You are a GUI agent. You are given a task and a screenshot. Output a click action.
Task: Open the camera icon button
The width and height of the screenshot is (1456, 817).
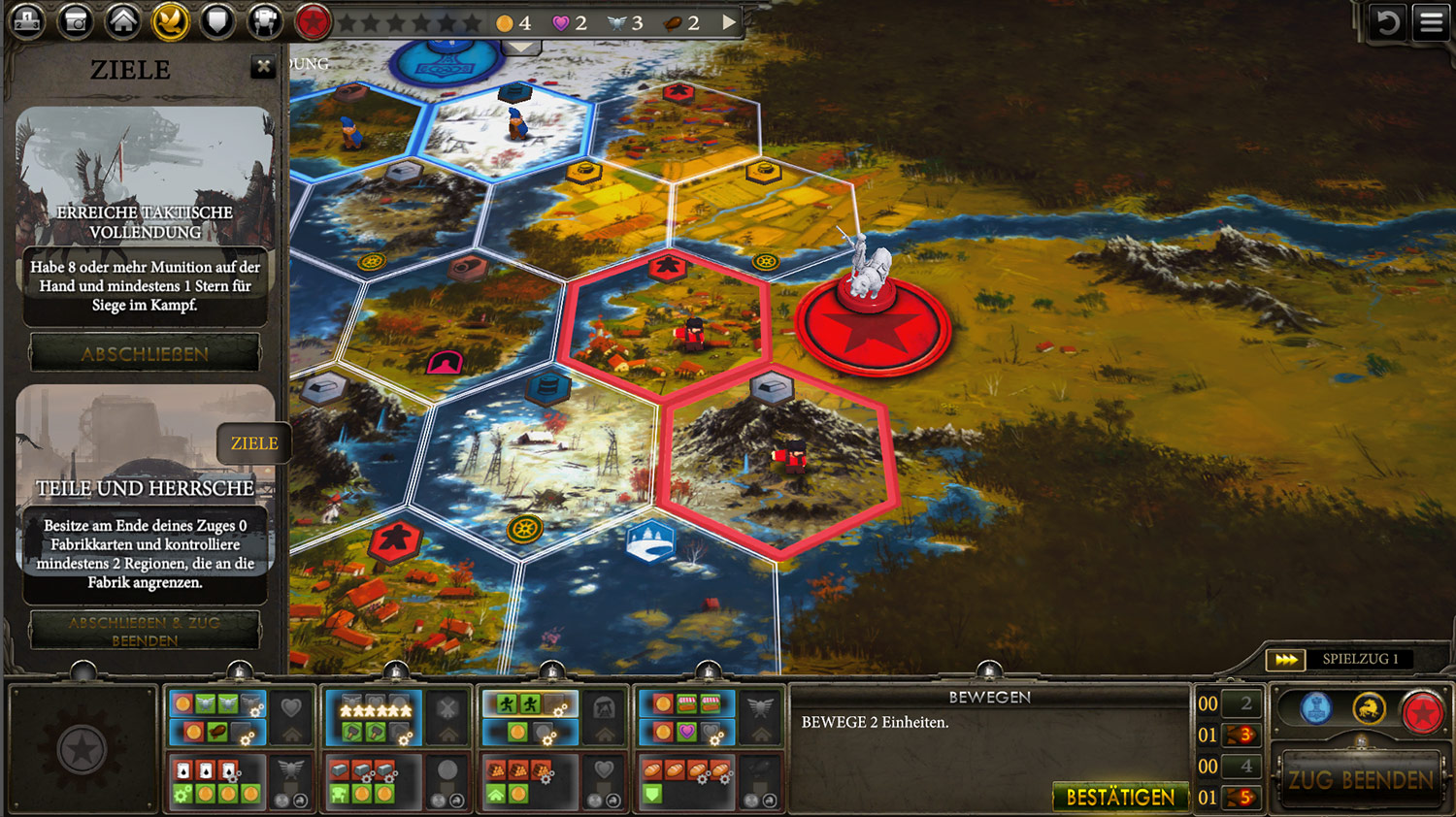[x=75, y=21]
